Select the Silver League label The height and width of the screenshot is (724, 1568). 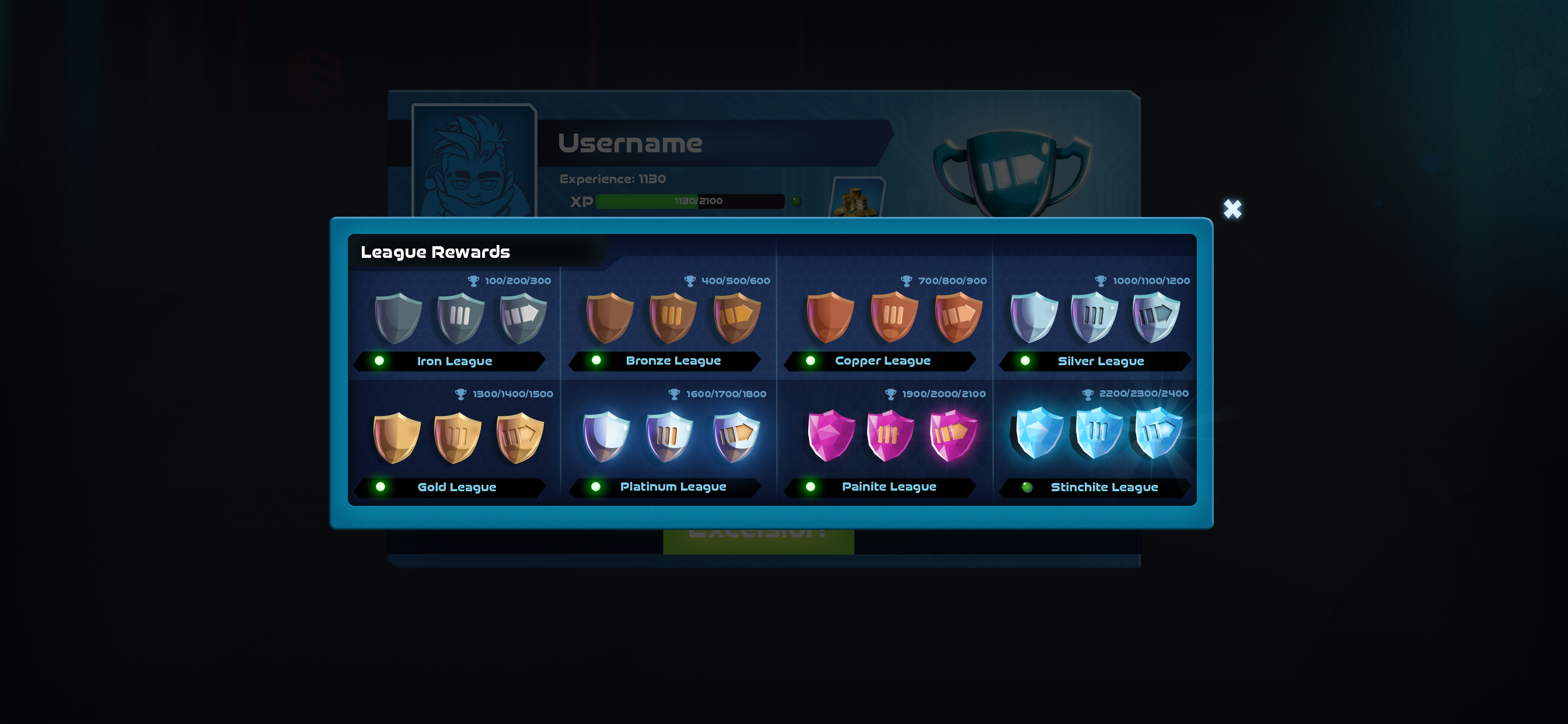[1100, 361]
